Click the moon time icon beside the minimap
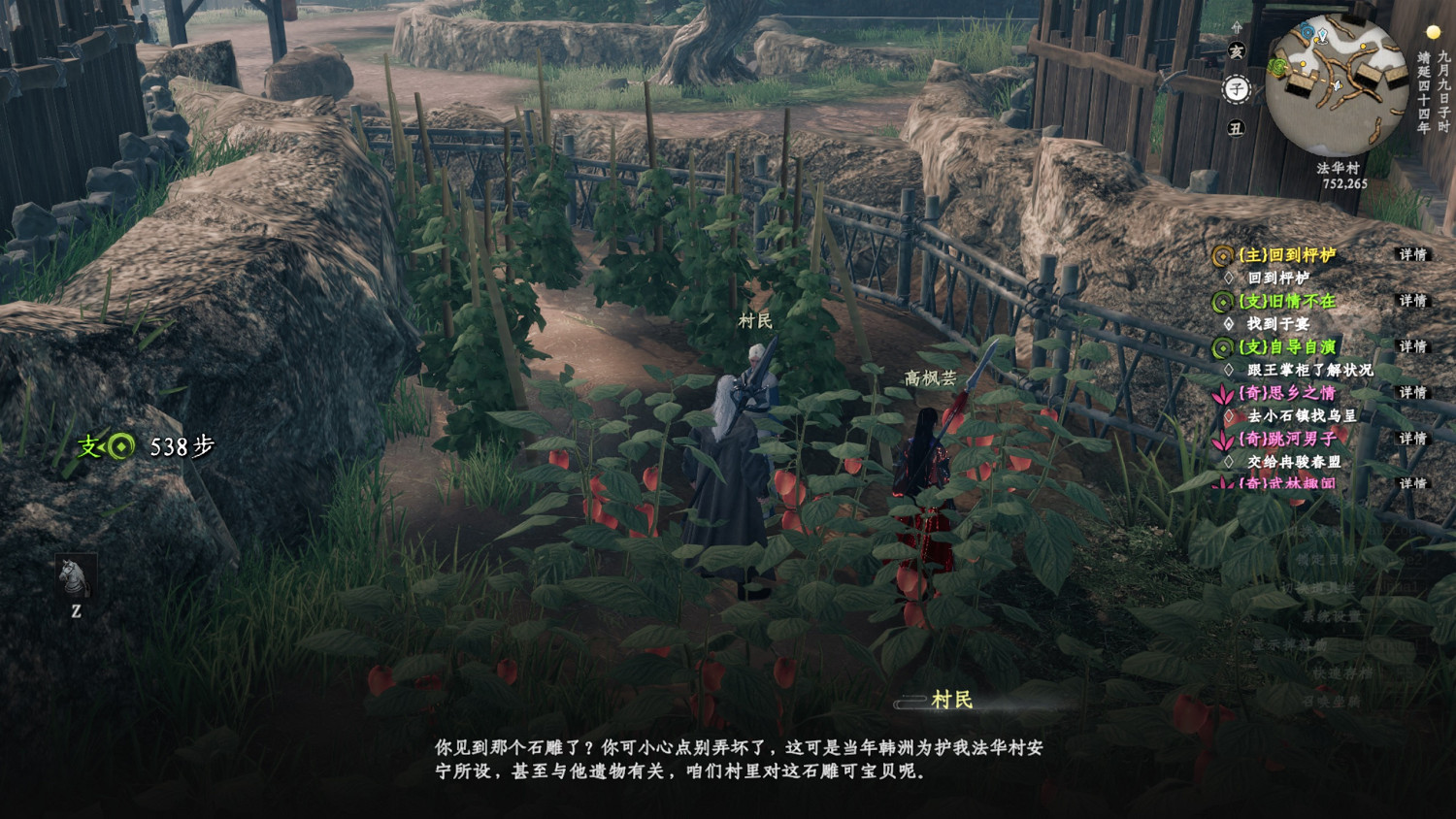 (x=1433, y=32)
